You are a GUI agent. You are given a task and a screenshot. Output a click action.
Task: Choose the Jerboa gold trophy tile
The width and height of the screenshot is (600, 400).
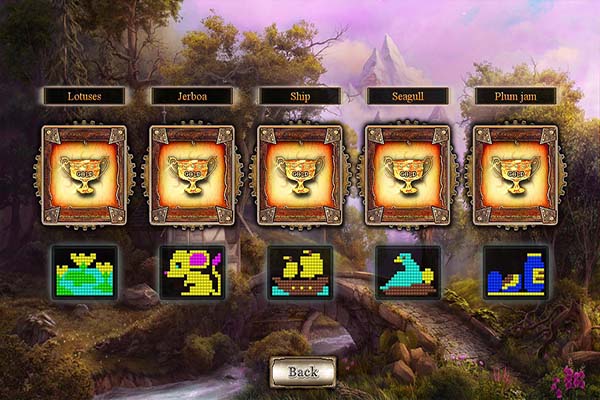[192, 174]
